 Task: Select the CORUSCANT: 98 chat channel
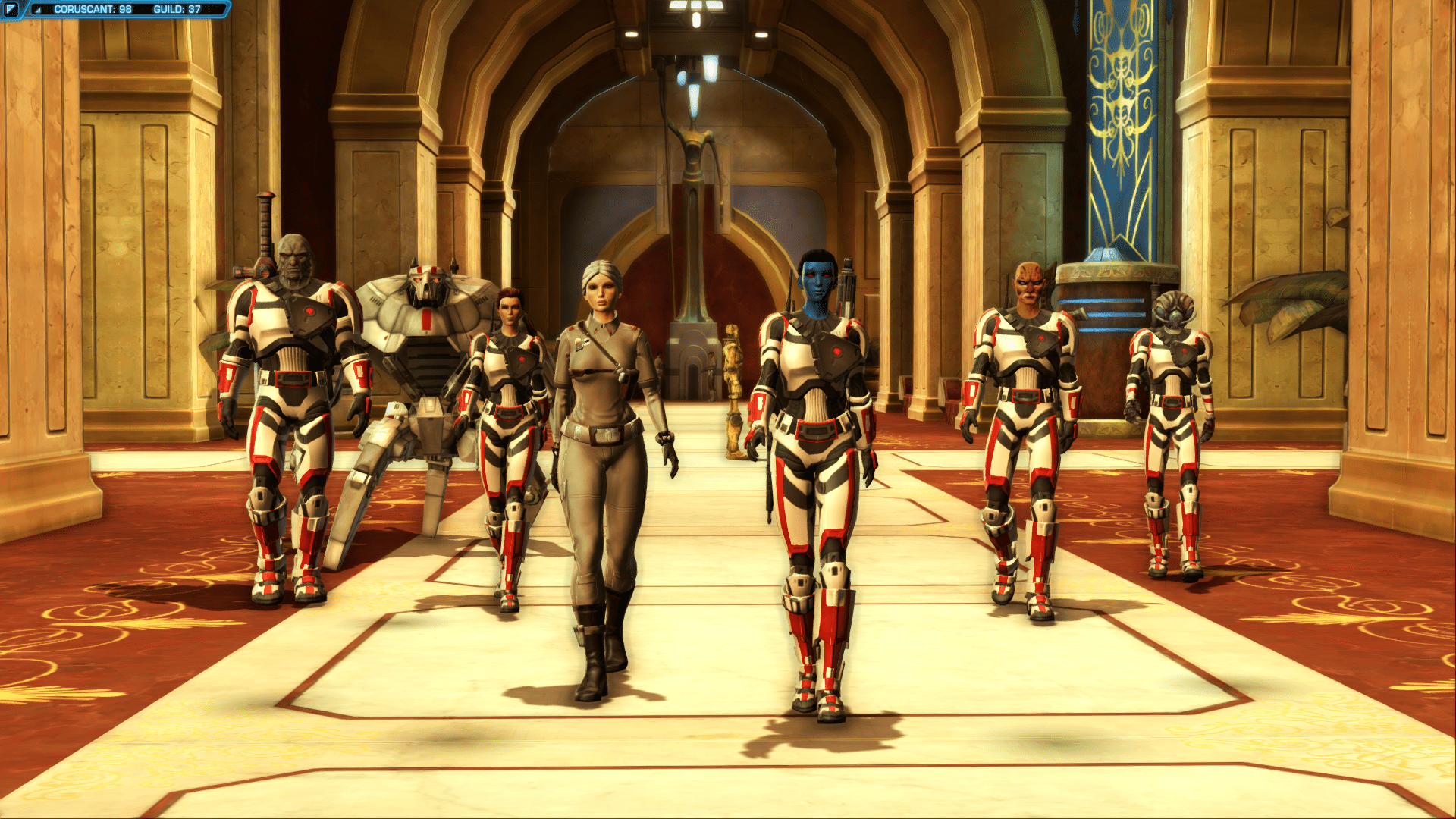[x=93, y=9]
